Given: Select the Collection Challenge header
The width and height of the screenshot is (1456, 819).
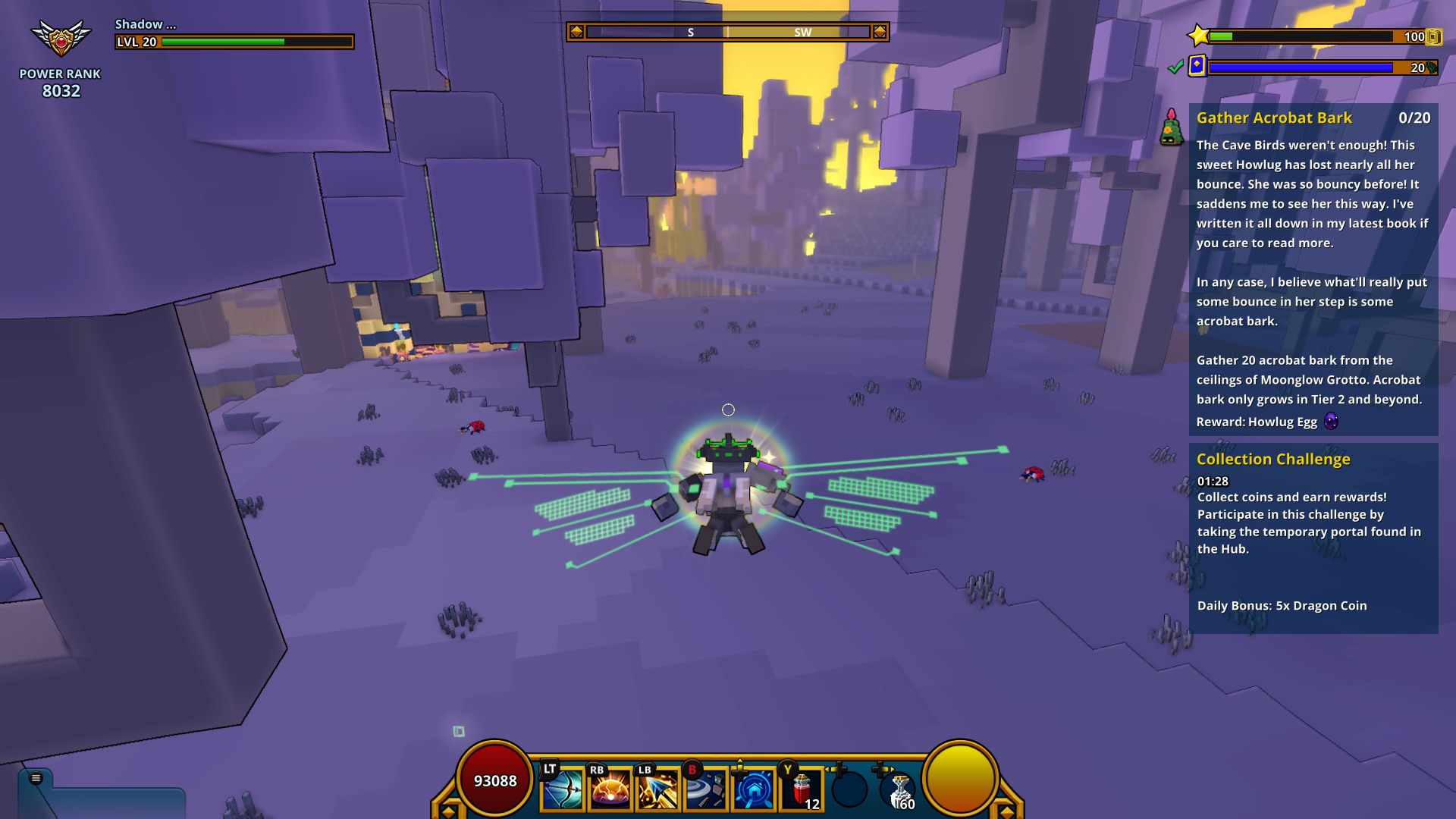Looking at the screenshot, I should pos(1273,459).
